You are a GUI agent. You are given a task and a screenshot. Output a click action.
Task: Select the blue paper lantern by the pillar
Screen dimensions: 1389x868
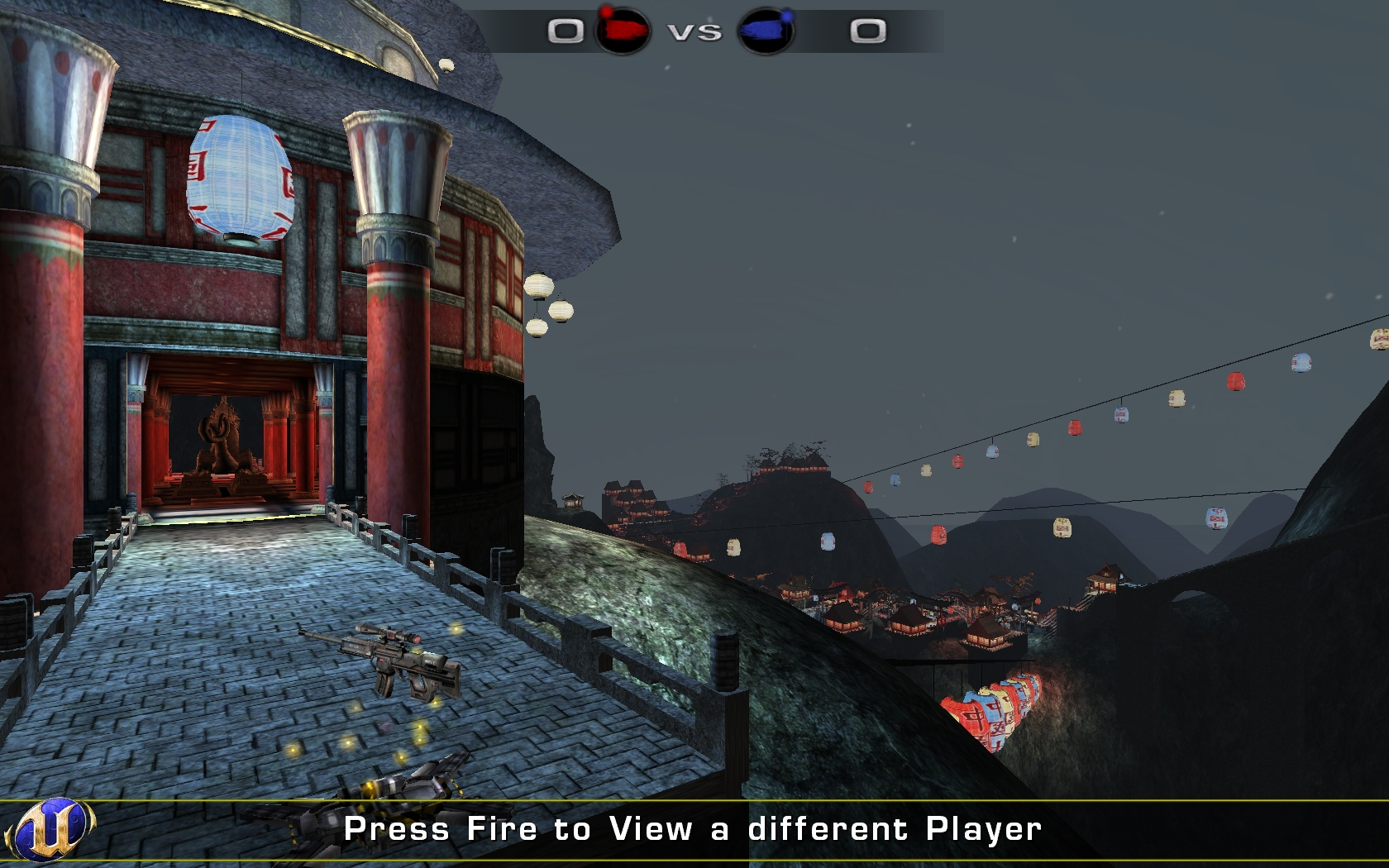tap(240, 178)
